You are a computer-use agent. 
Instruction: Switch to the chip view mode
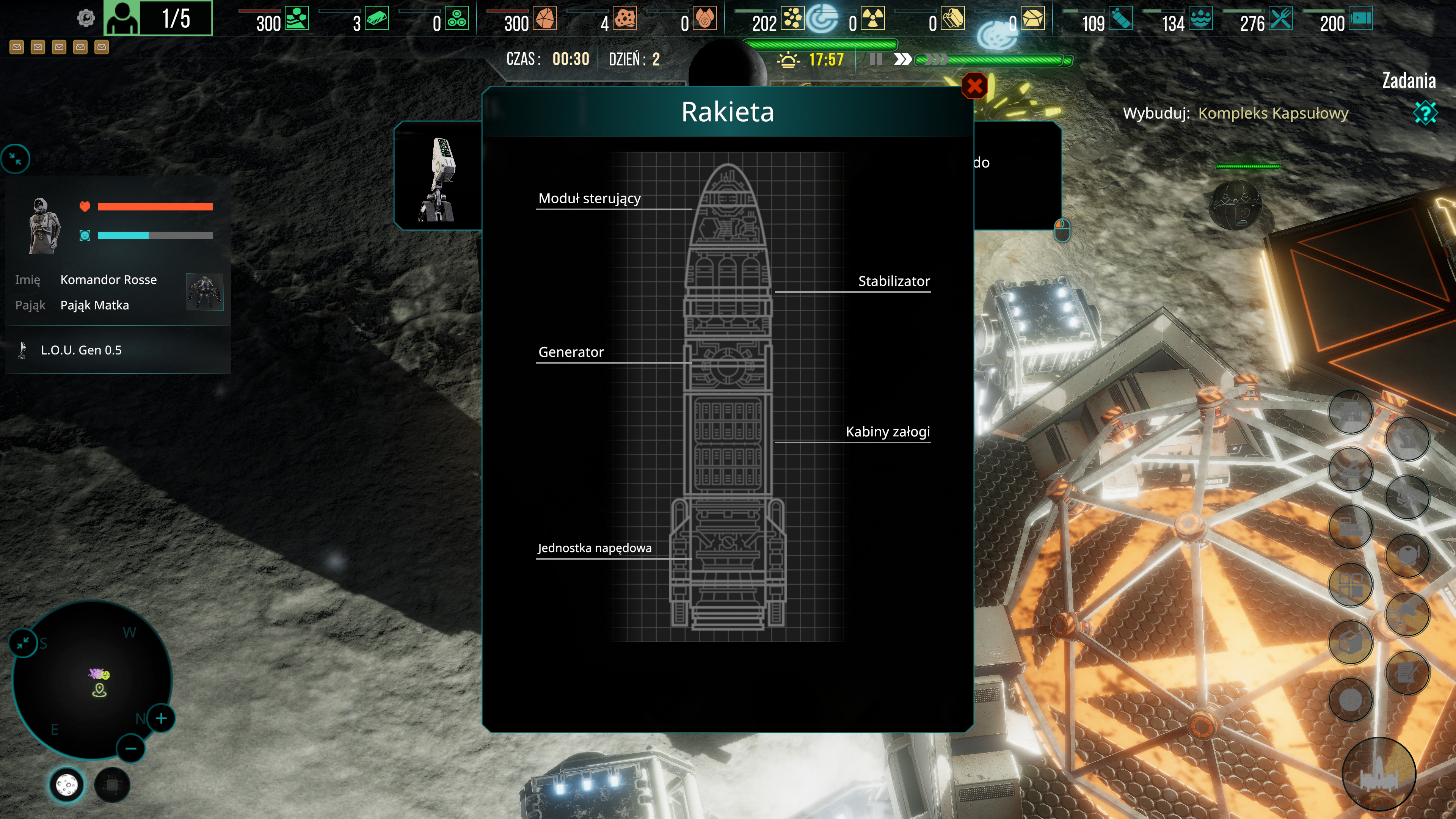point(112,785)
